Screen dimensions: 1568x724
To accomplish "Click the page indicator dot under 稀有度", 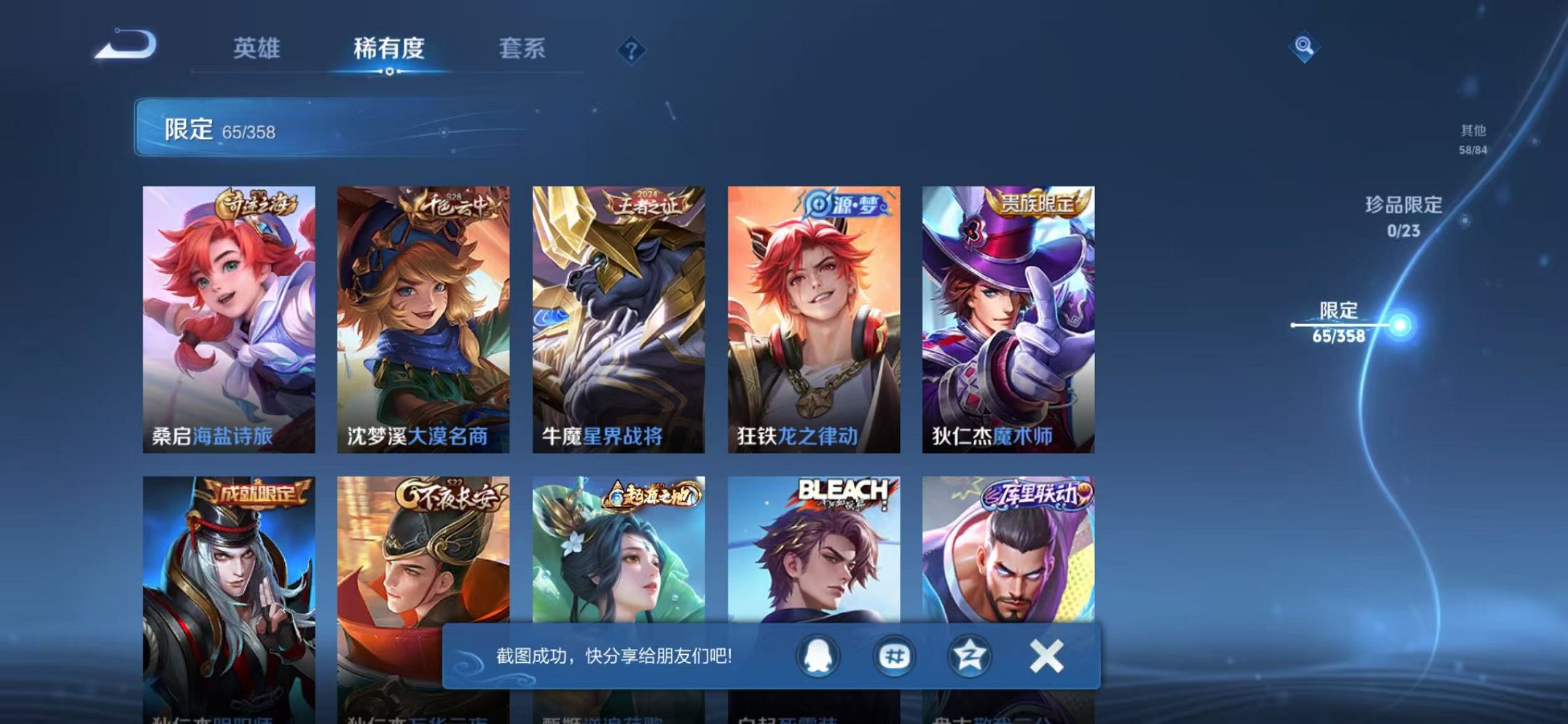I will (x=391, y=71).
